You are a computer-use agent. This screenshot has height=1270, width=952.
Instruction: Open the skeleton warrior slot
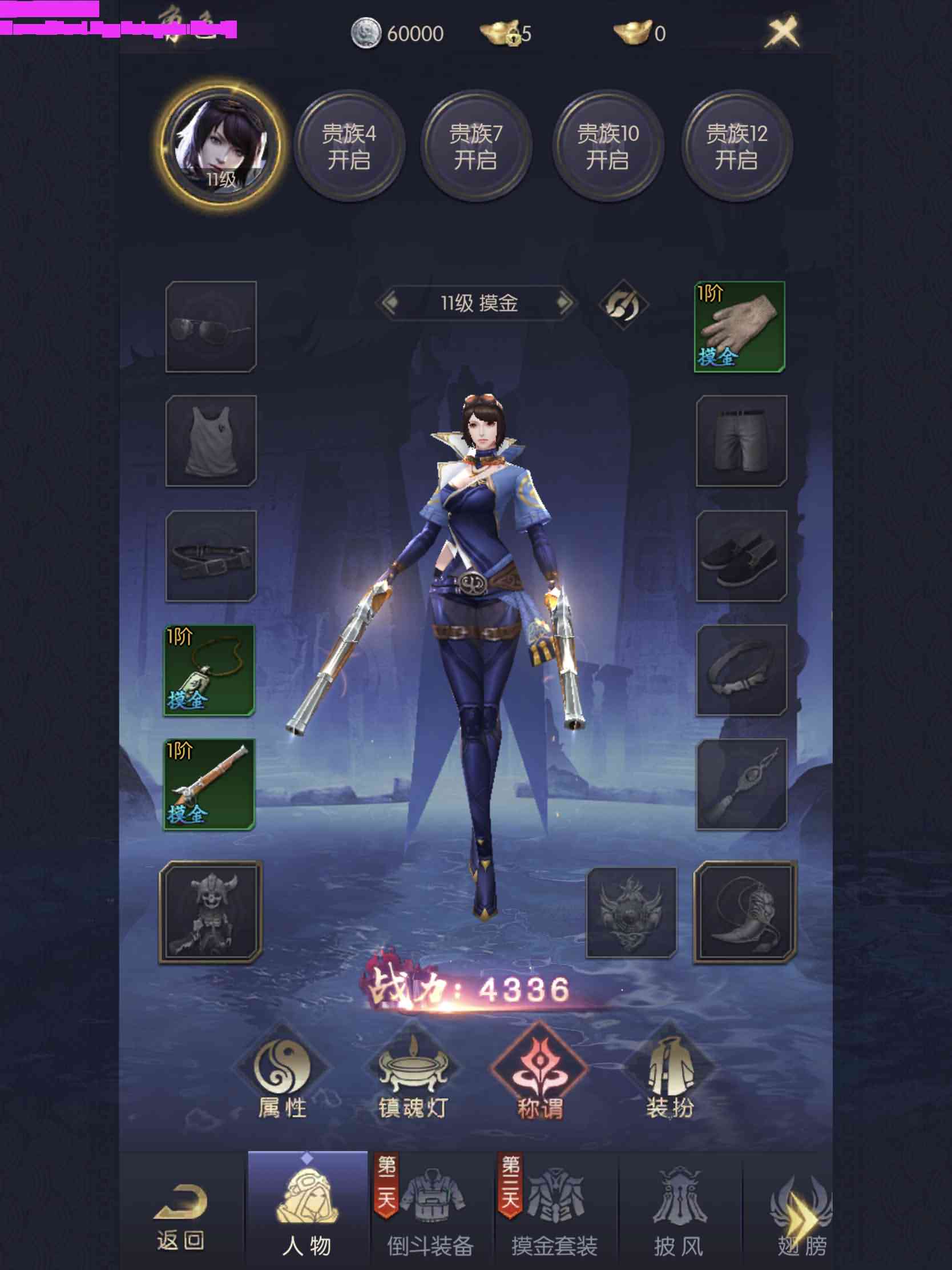point(211,911)
